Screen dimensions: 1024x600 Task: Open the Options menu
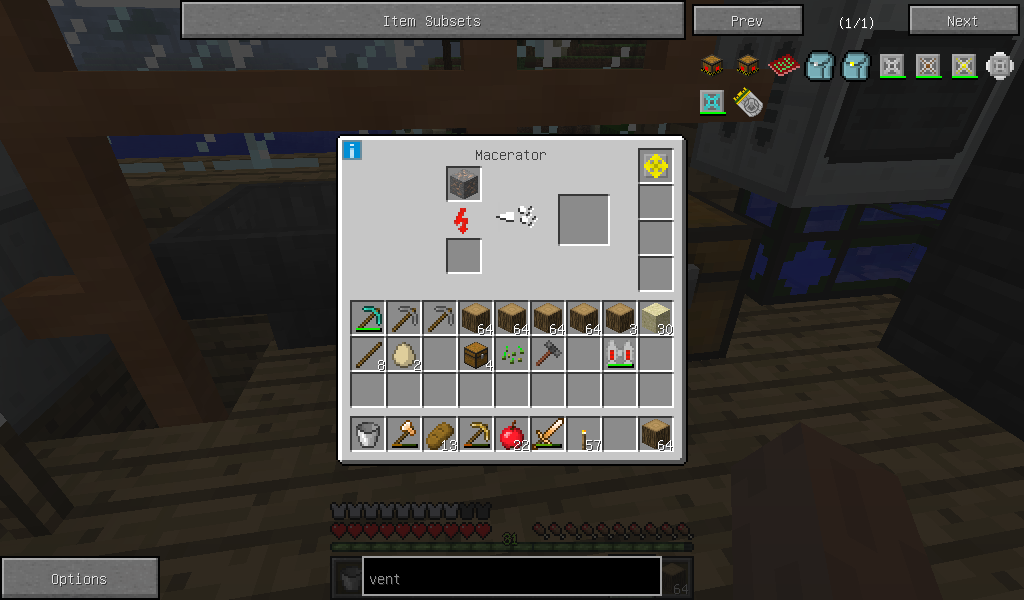79,578
